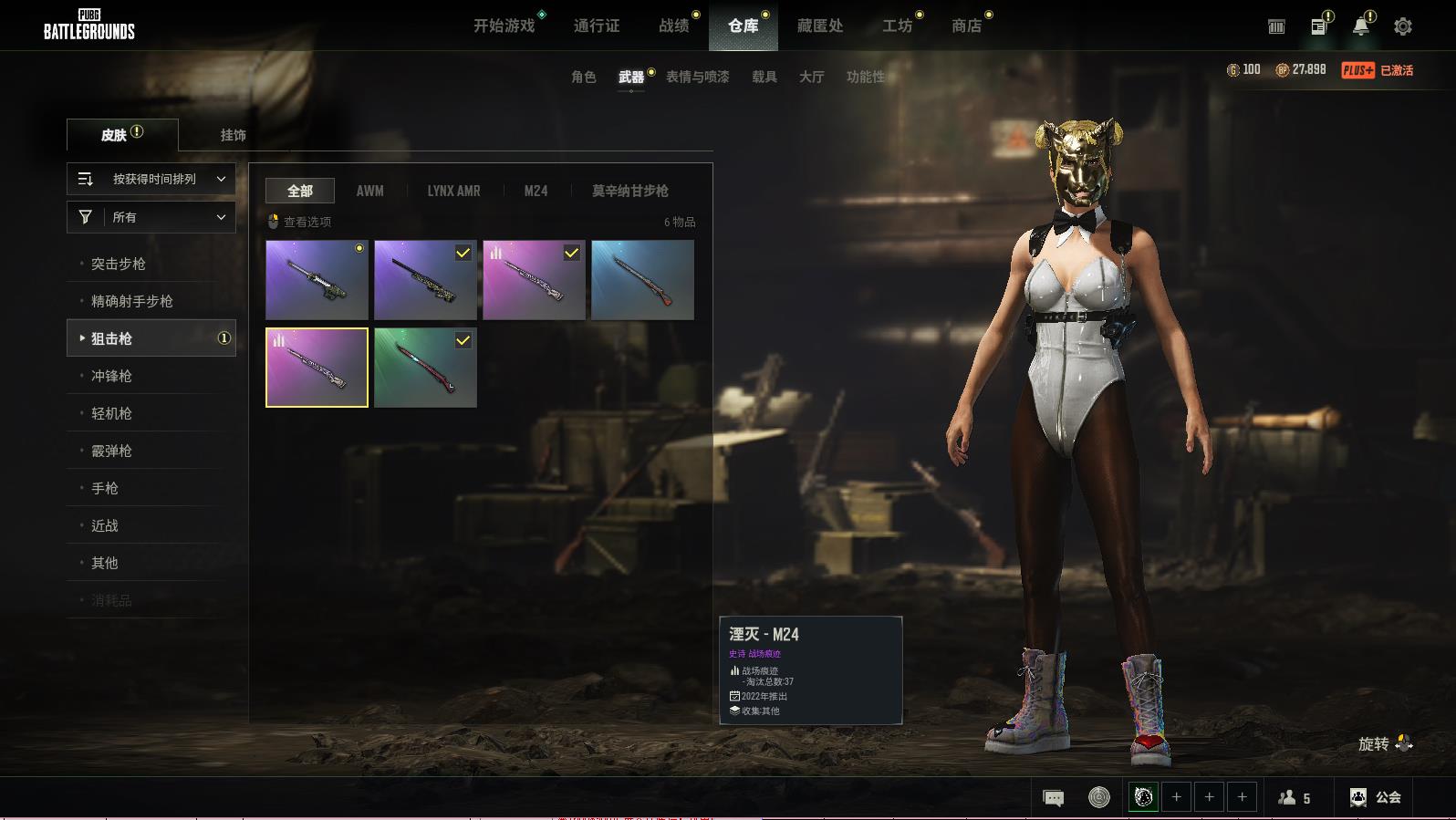This screenshot has width=1456, height=820.
Task: Open the 战绩 career tab
Action: pyautogui.click(x=674, y=26)
